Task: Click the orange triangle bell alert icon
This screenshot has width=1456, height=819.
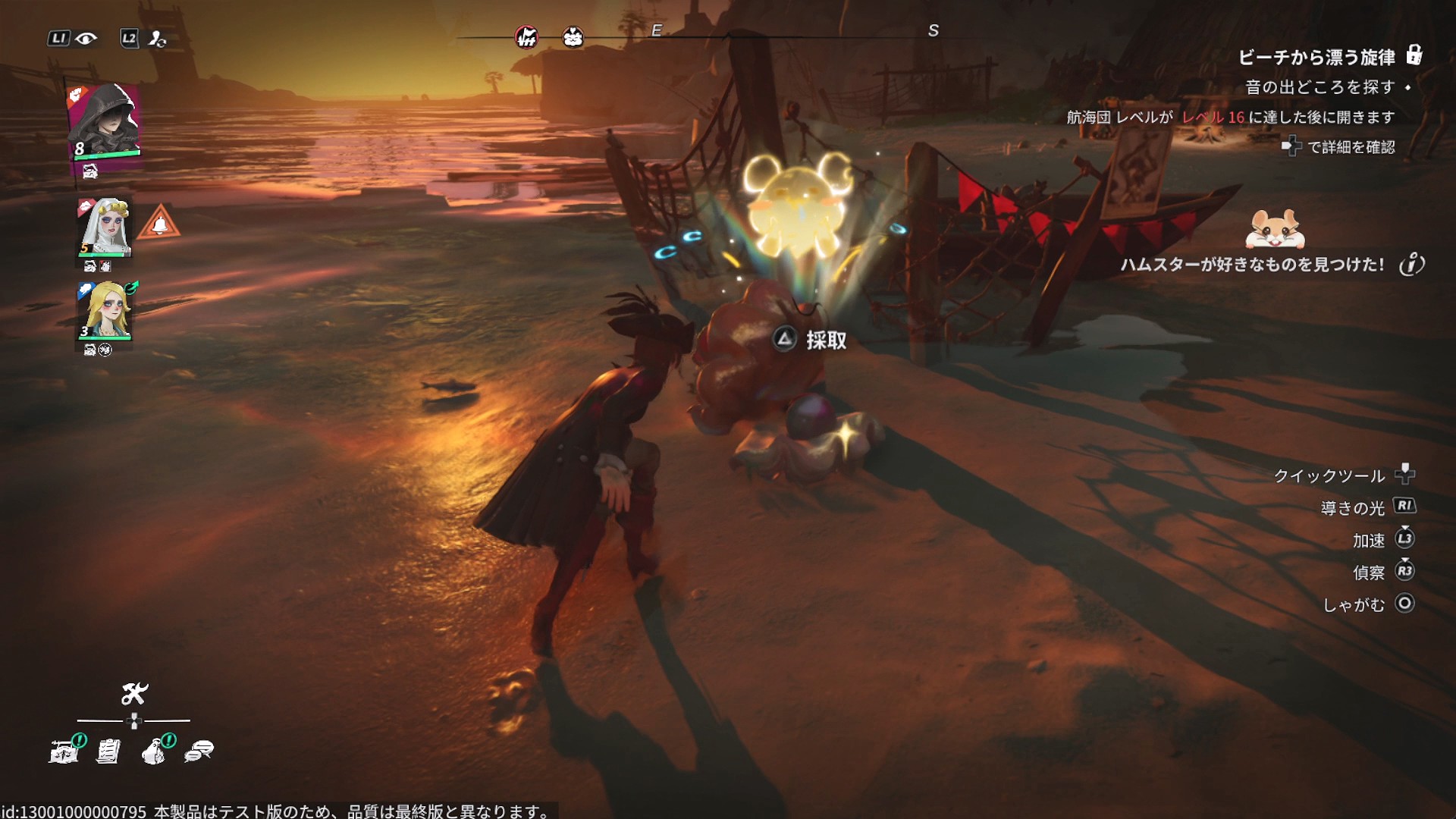Action: coord(159,224)
